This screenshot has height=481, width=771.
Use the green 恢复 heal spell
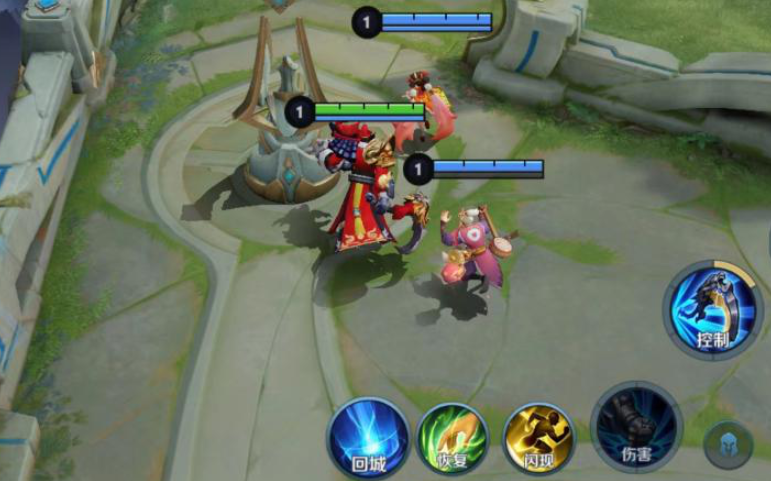[453, 438]
